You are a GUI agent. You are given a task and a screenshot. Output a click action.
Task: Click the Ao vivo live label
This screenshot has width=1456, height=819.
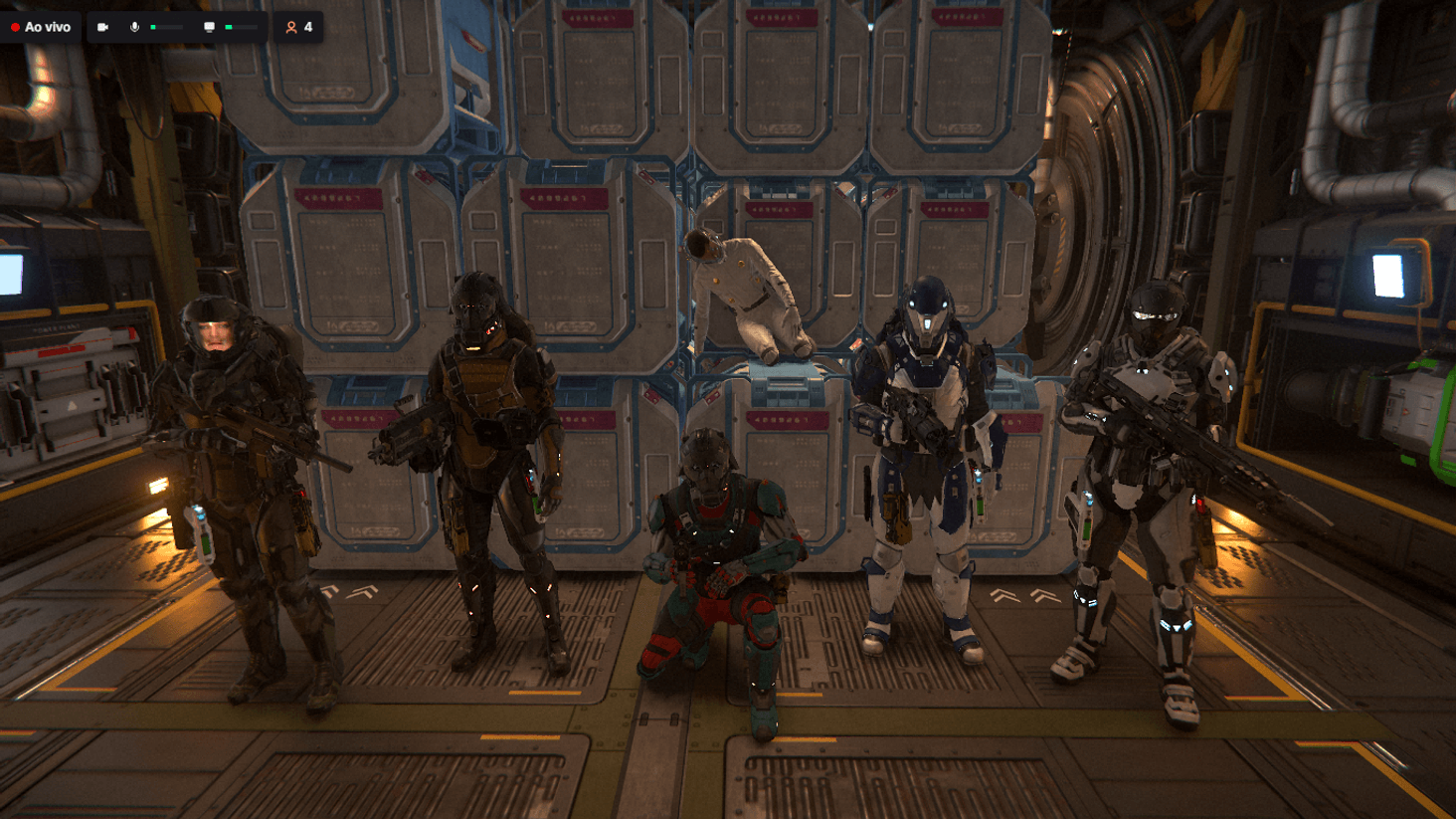[x=48, y=27]
